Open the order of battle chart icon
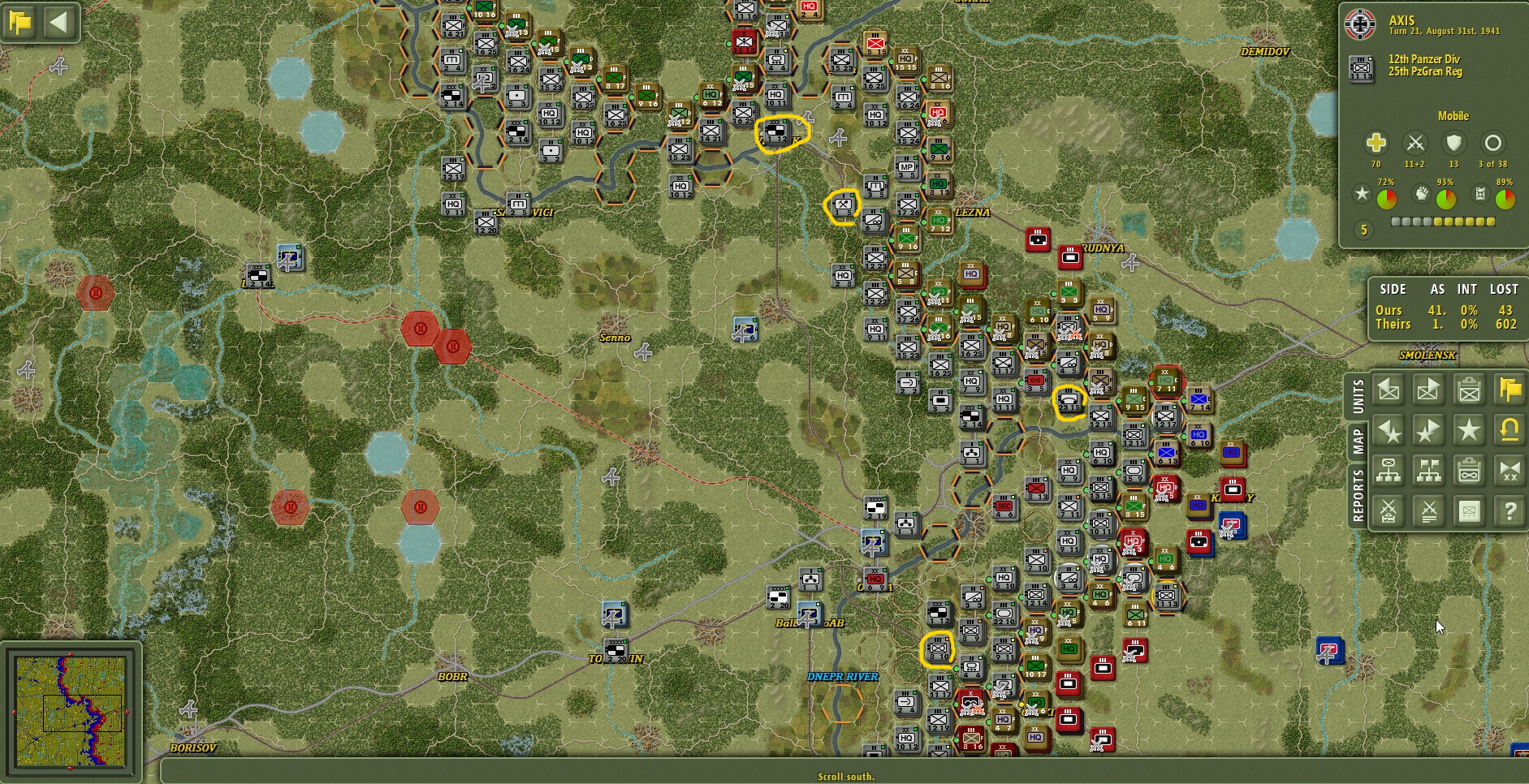This screenshot has height=784, width=1529. pos(1389,471)
